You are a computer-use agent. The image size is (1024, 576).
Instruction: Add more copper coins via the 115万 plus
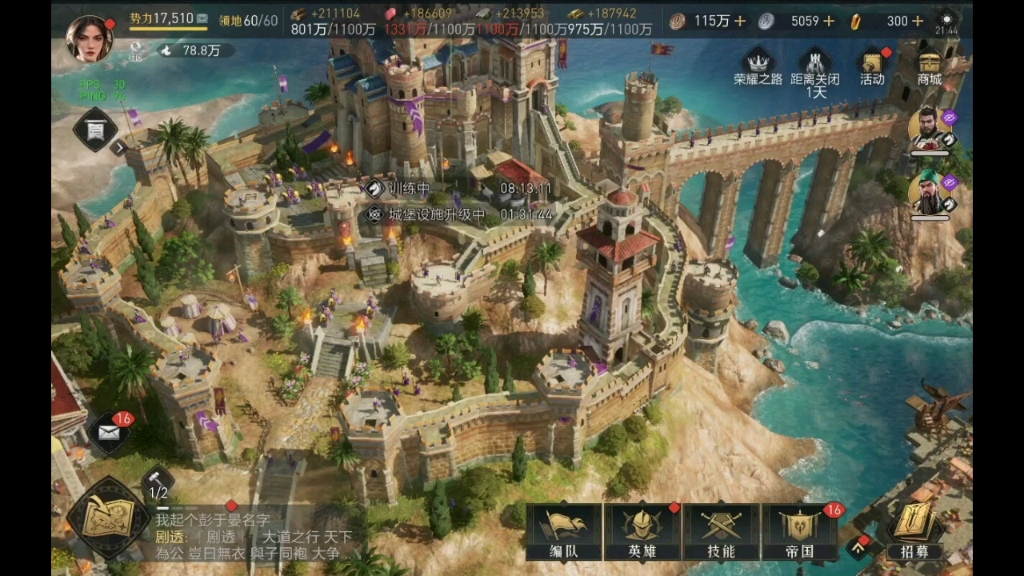click(740, 20)
